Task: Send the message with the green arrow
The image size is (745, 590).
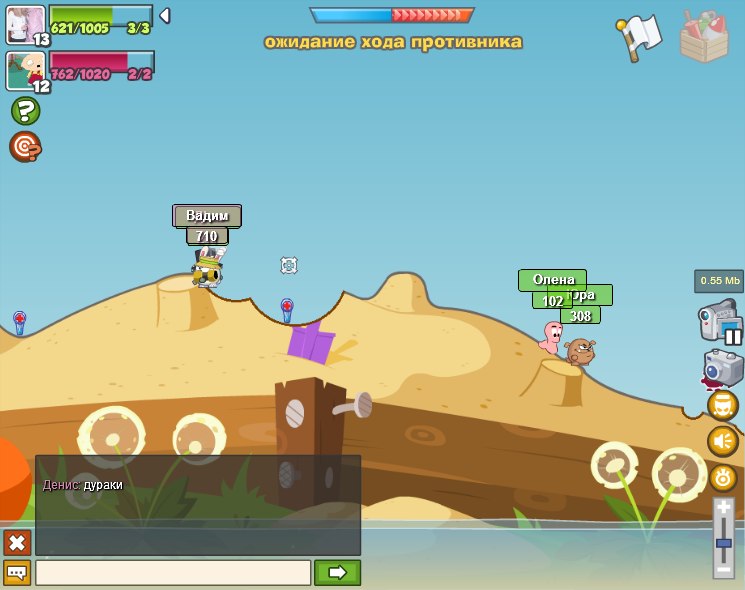Action: point(337,573)
